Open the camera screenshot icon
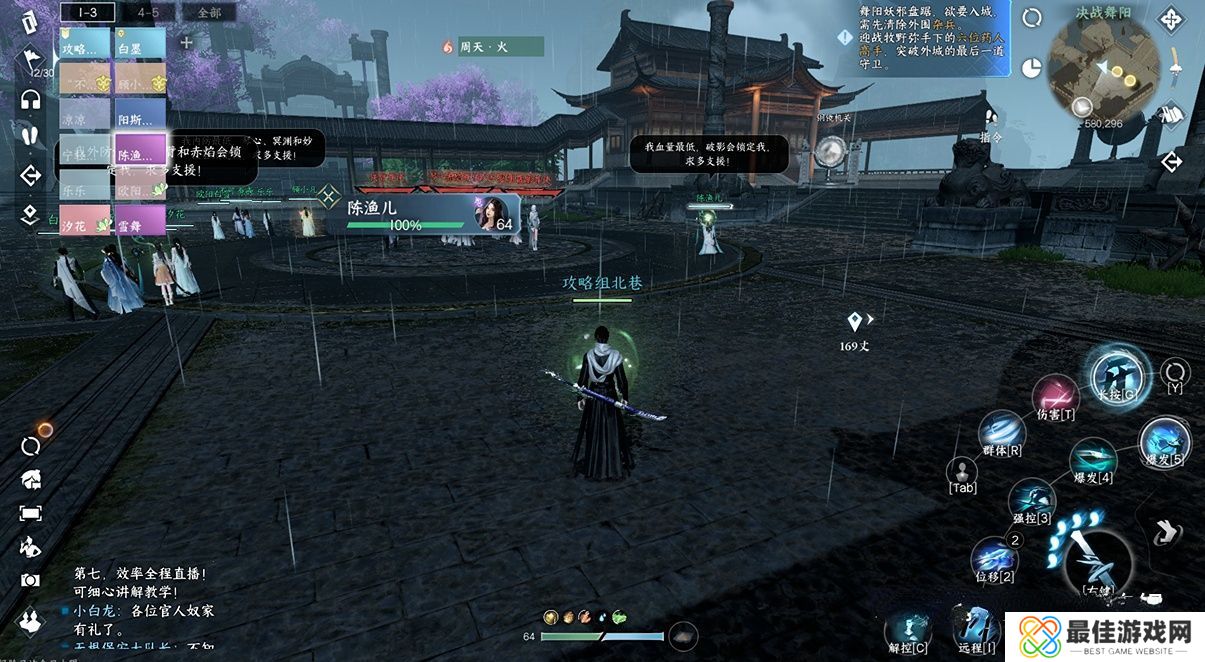Screen dimensions: 1205x662 (x=30, y=580)
